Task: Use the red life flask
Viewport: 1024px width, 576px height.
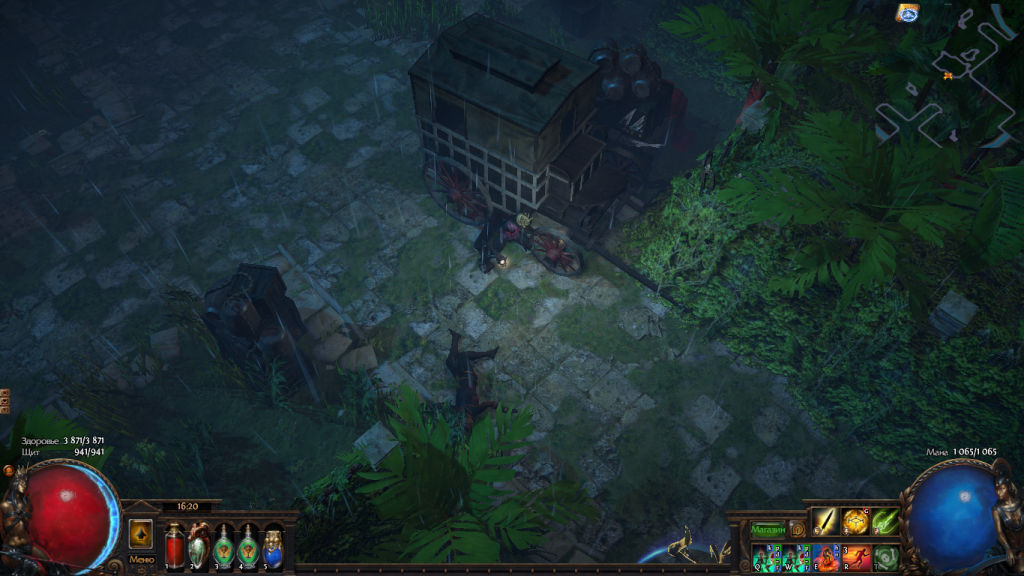Action: pyautogui.click(x=175, y=545)
